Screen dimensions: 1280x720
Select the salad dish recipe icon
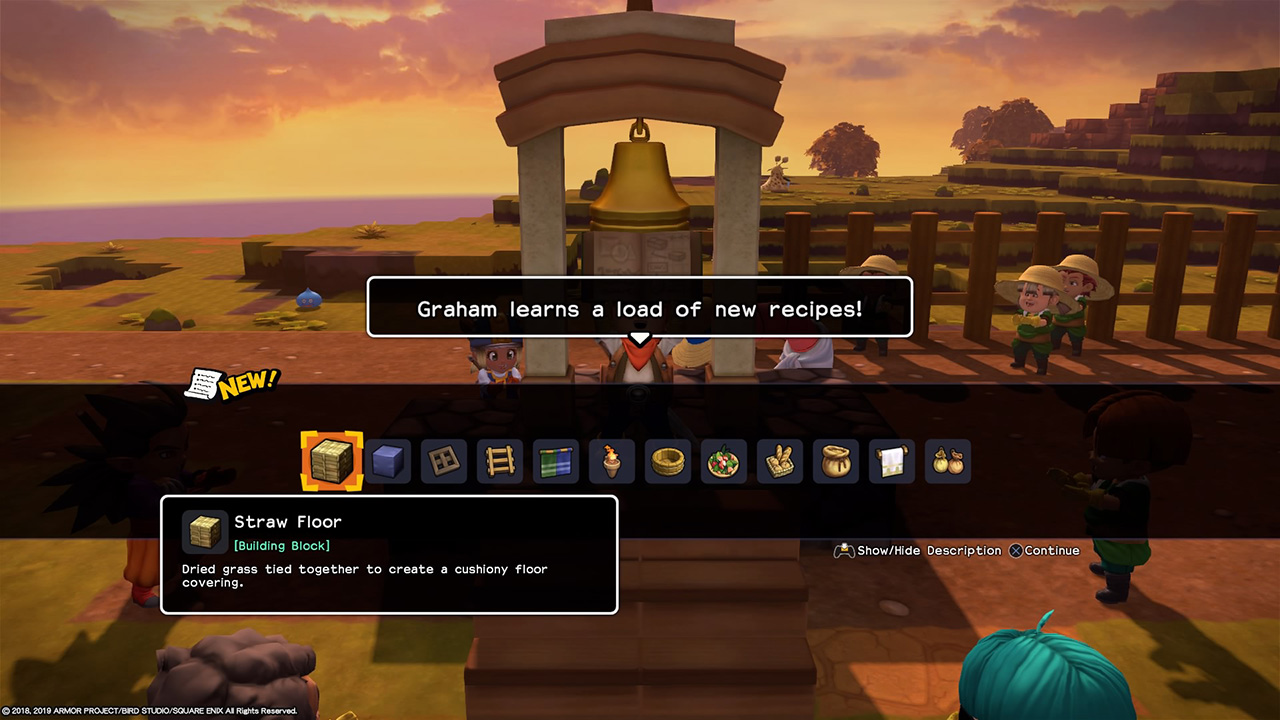[x=723, y=461]
